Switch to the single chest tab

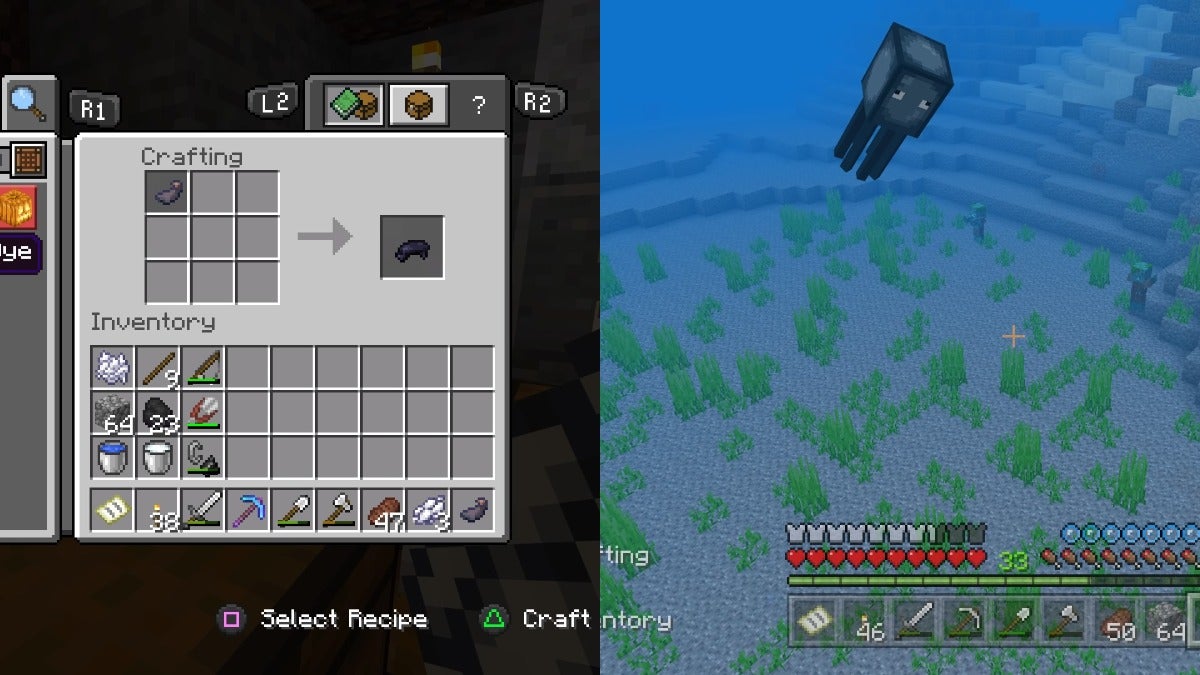[x=417, y=104]
